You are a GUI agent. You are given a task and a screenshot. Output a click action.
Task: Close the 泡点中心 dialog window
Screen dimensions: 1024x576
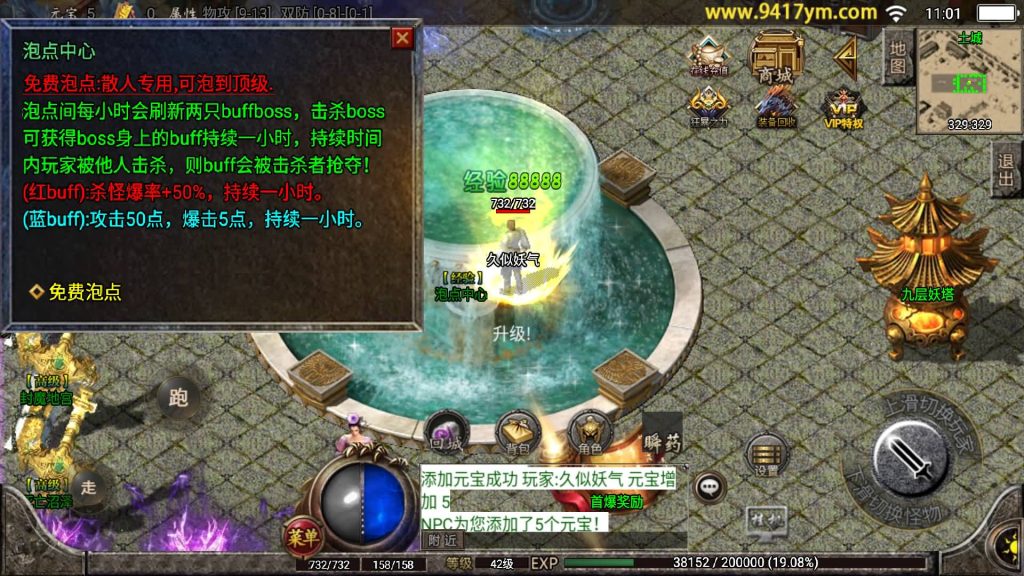coord(402,38)
